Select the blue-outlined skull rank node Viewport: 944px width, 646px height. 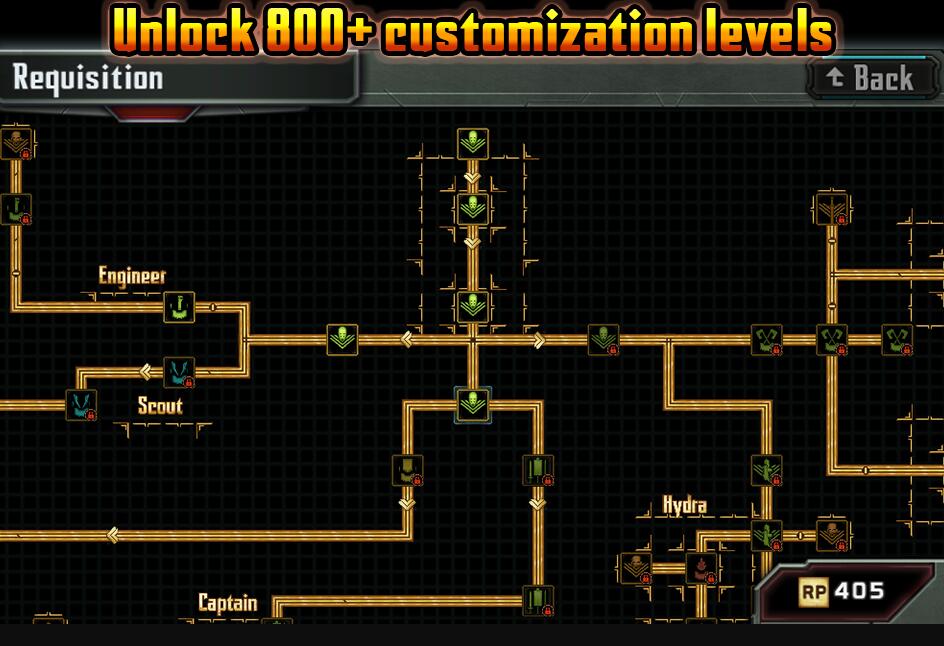tap(472, 405)
